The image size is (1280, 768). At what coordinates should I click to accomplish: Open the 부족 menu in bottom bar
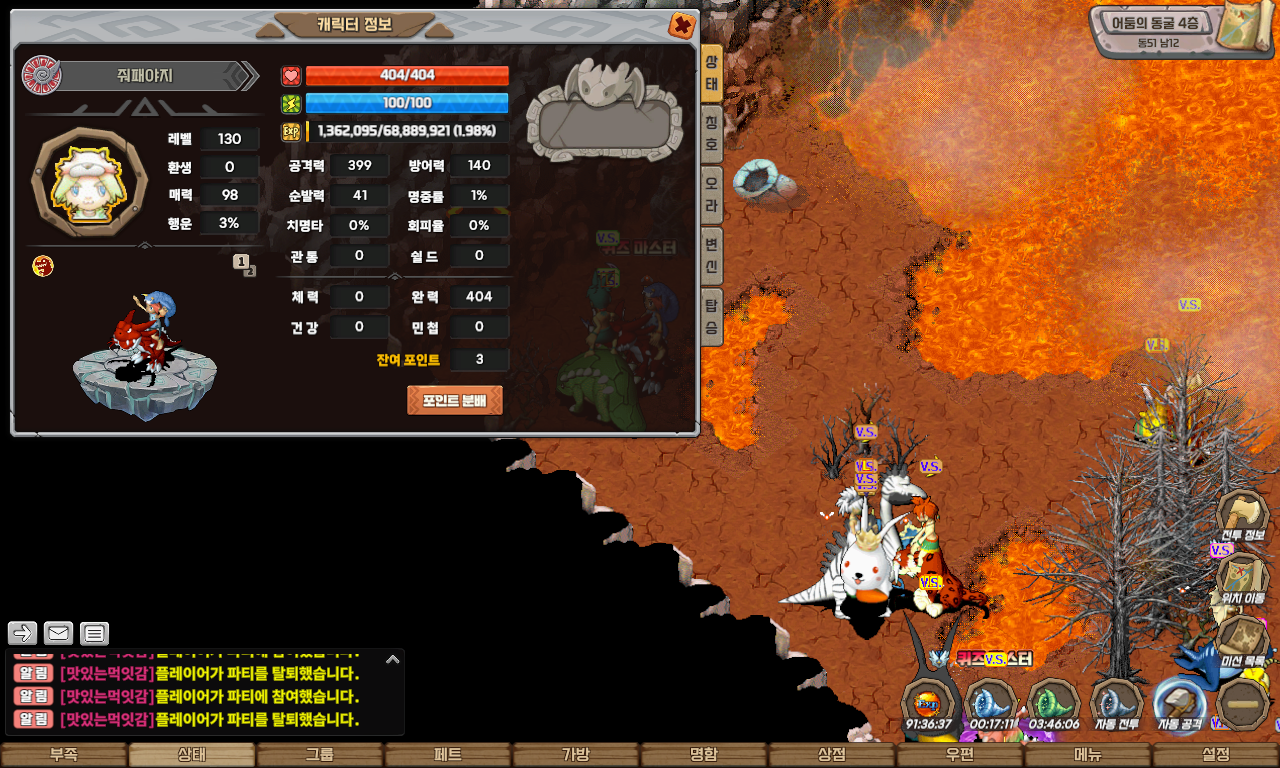64,755
